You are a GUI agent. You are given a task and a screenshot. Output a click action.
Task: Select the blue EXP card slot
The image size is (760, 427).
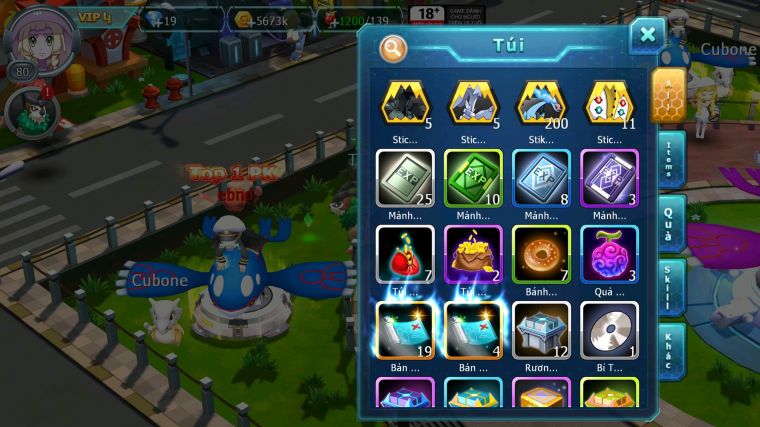[x=541, y=177]
